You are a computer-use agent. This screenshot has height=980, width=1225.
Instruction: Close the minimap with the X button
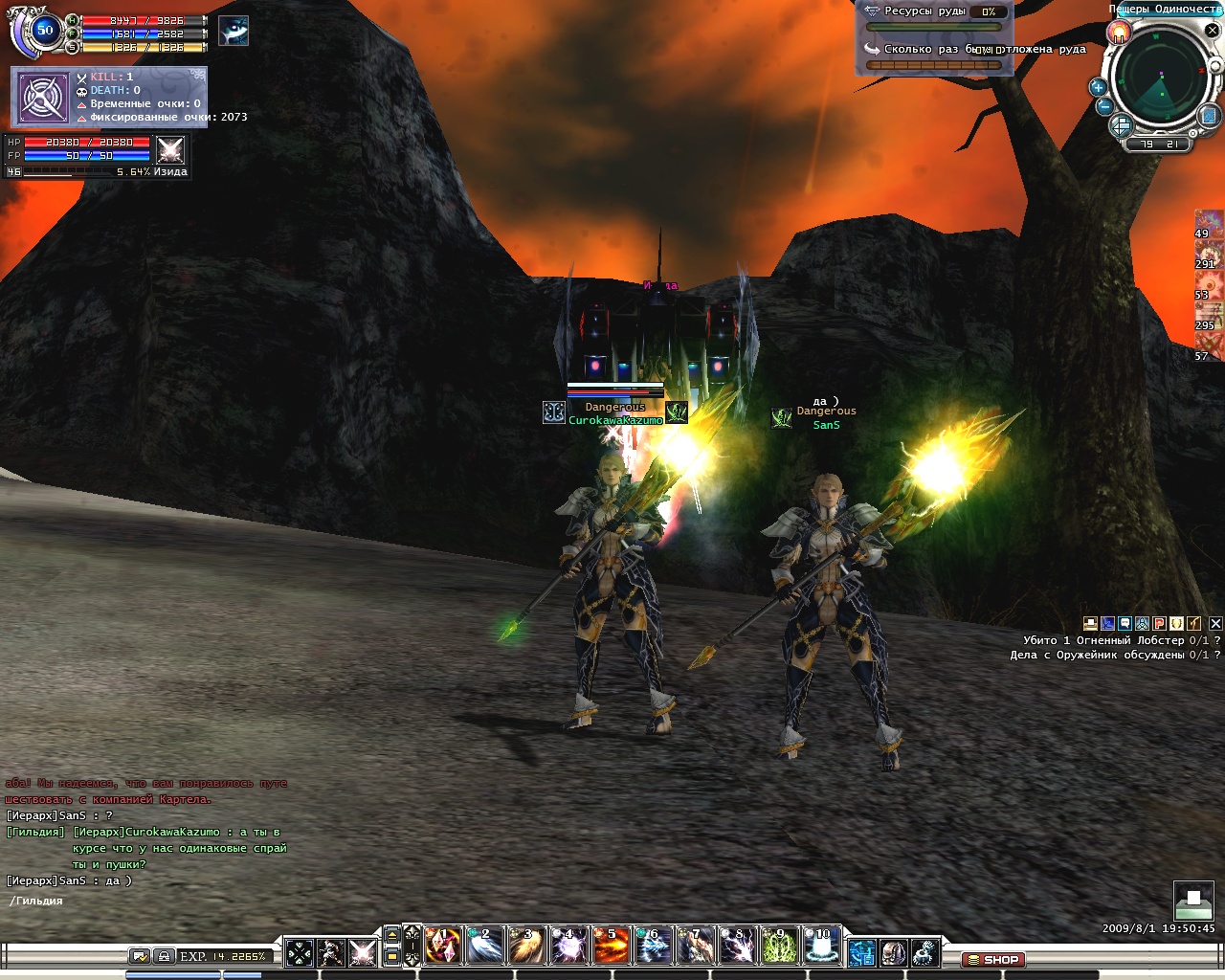click(1212, 30)
